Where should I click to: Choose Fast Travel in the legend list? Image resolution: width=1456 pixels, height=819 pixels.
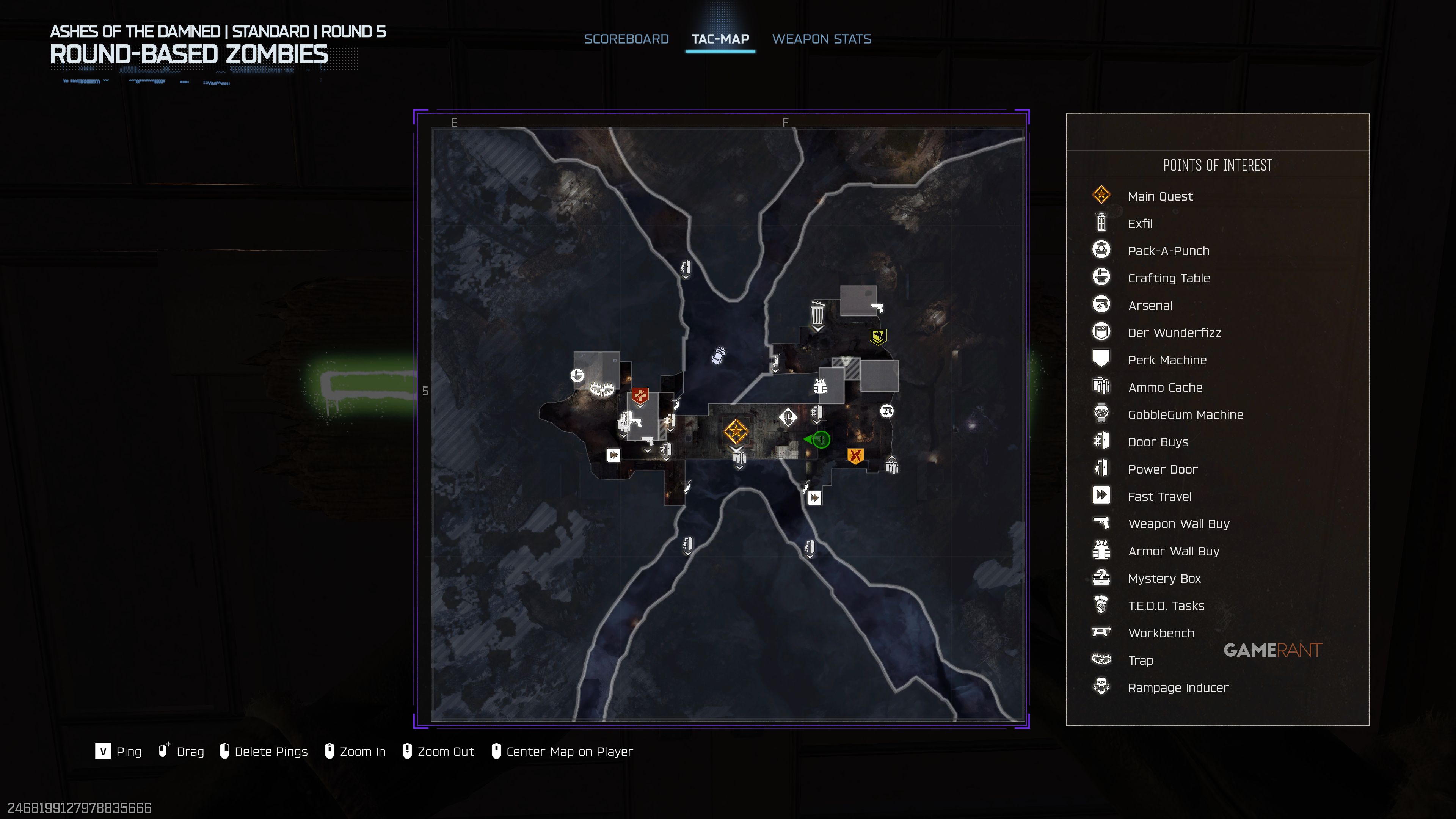(1159, 497)
